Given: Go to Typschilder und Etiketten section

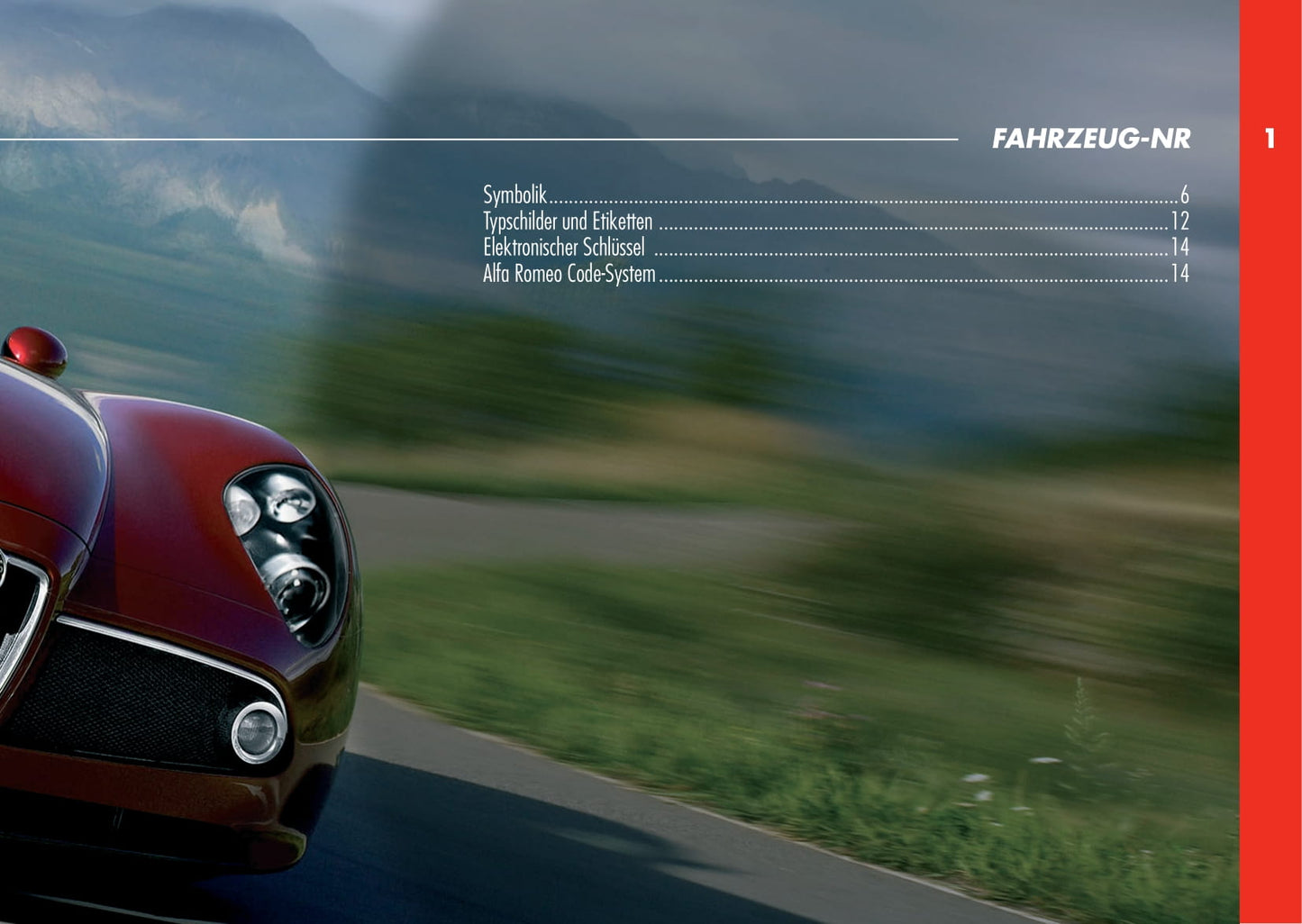Looking at the screenshot, I should pos(568,221).
